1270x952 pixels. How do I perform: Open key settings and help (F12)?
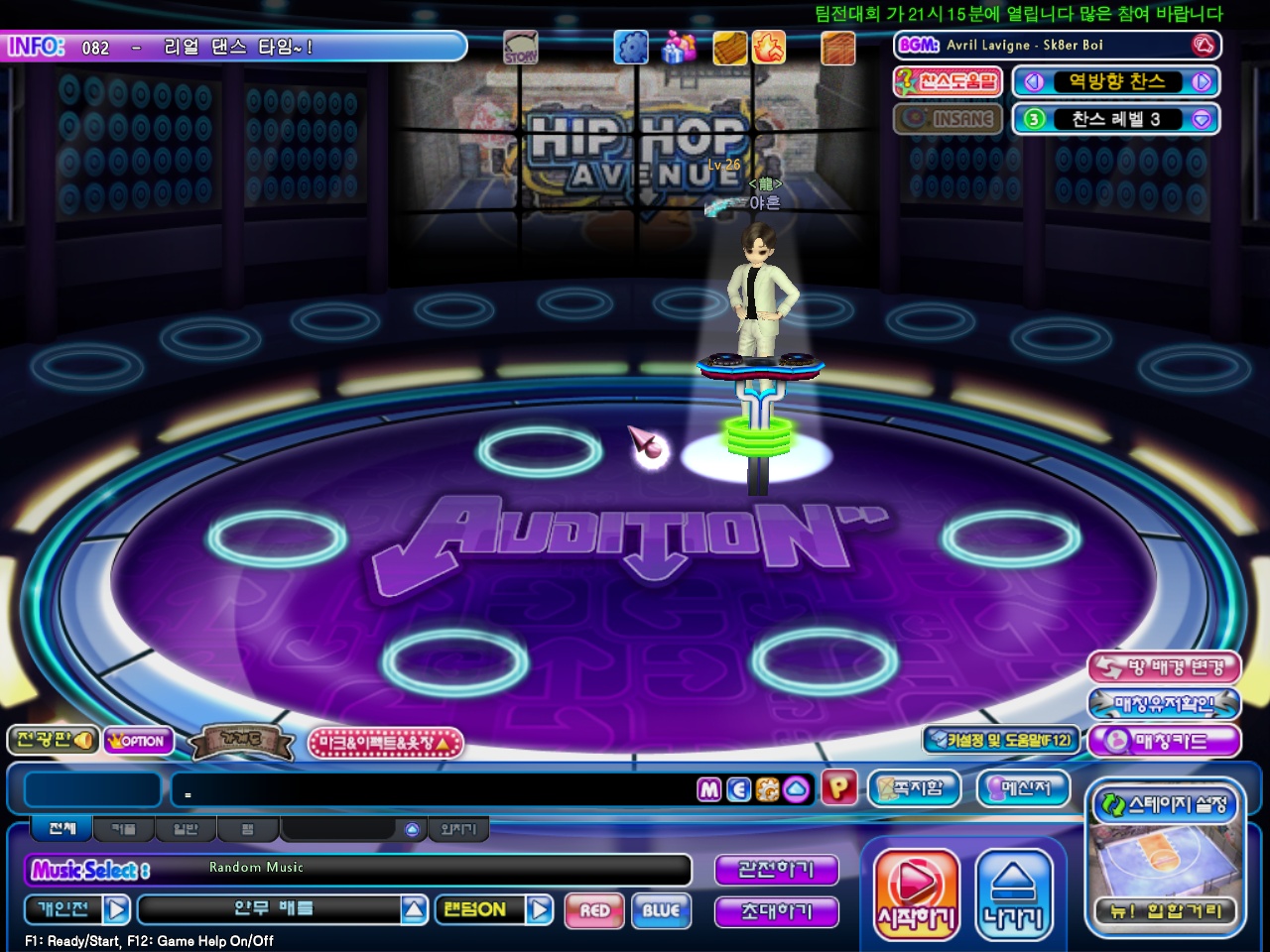(x=999, y=740)
